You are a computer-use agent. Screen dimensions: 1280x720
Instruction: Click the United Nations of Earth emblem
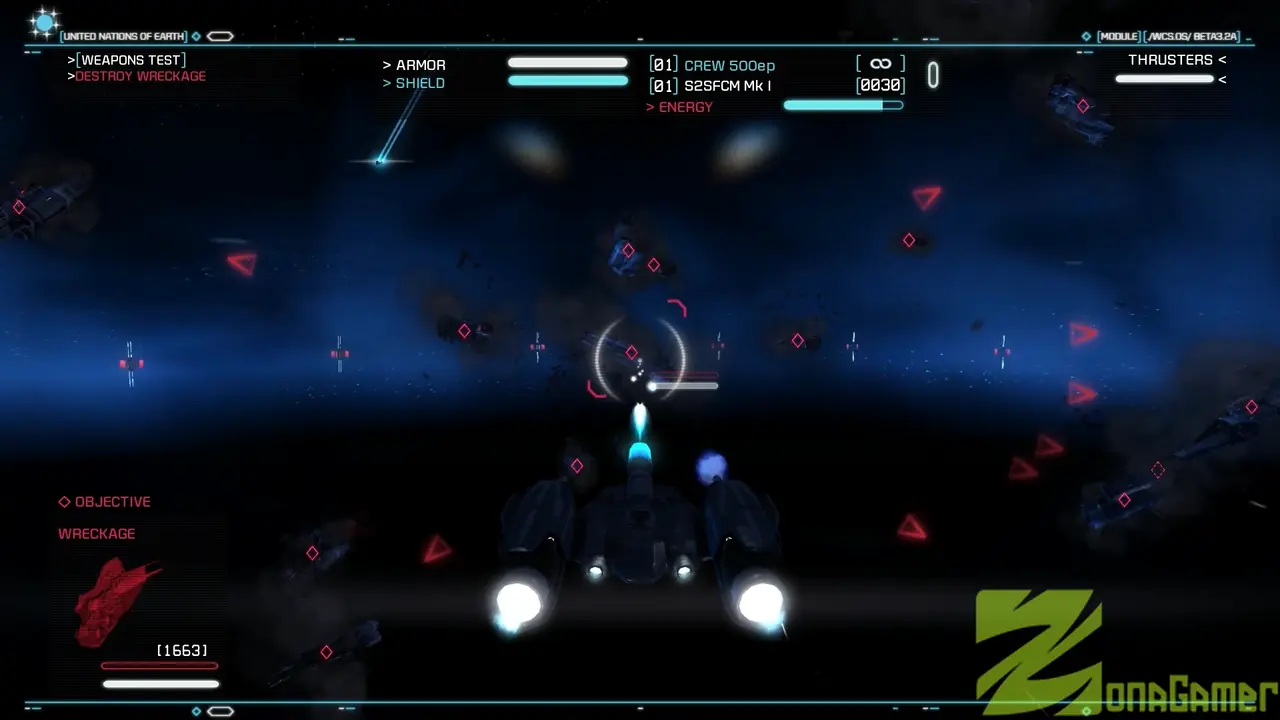coord(44,23)
